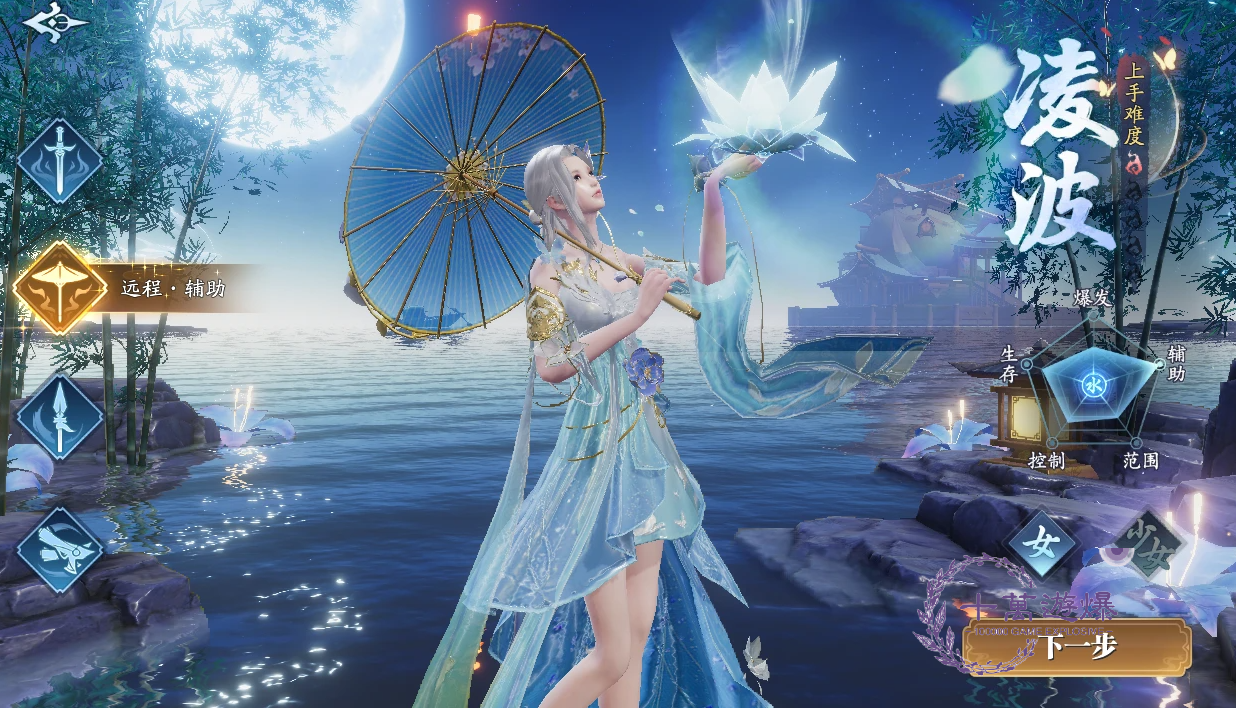
Task: Pick the crossbow class icon
Action: 61,550
